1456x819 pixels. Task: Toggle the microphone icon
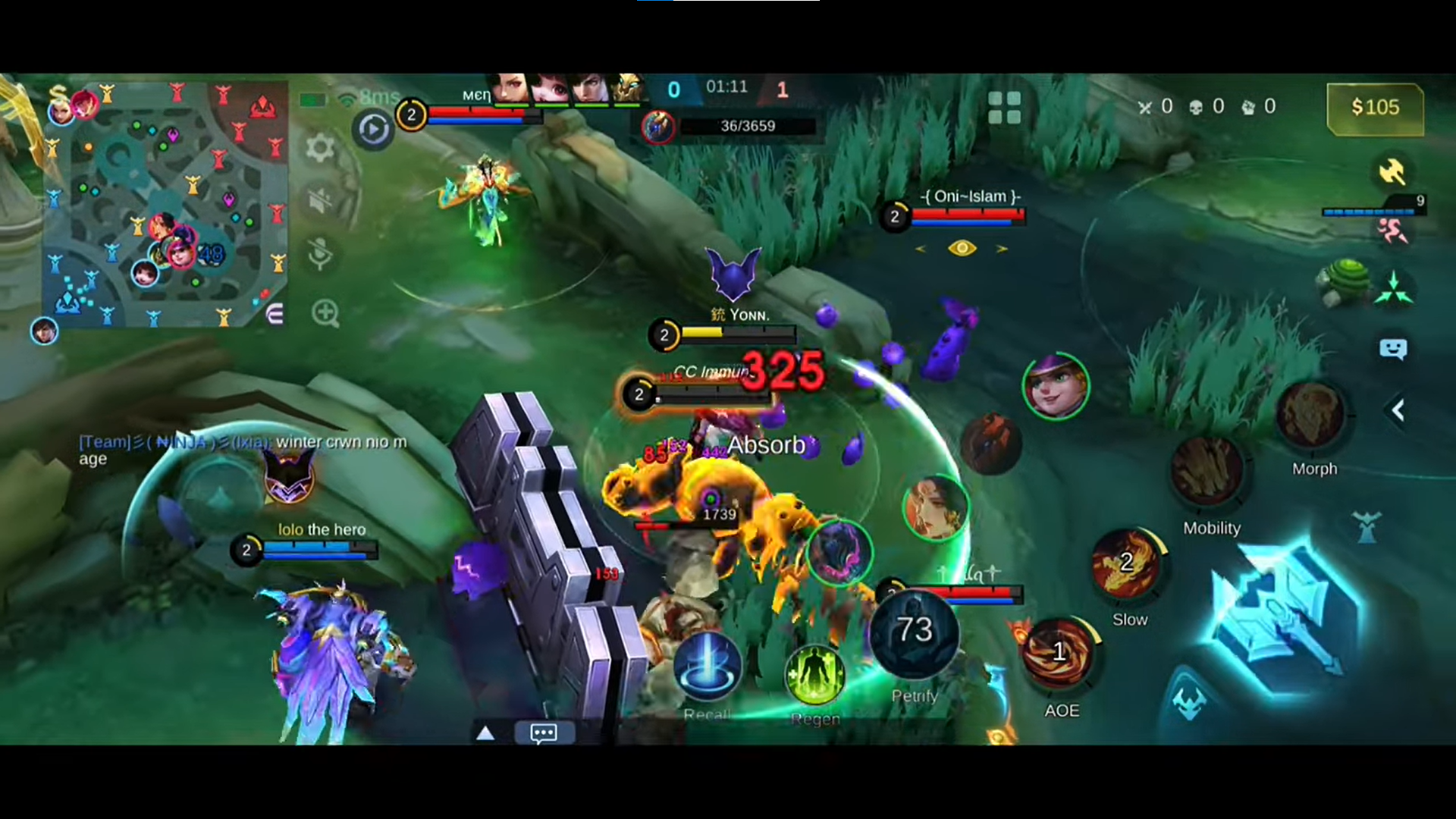321,255
